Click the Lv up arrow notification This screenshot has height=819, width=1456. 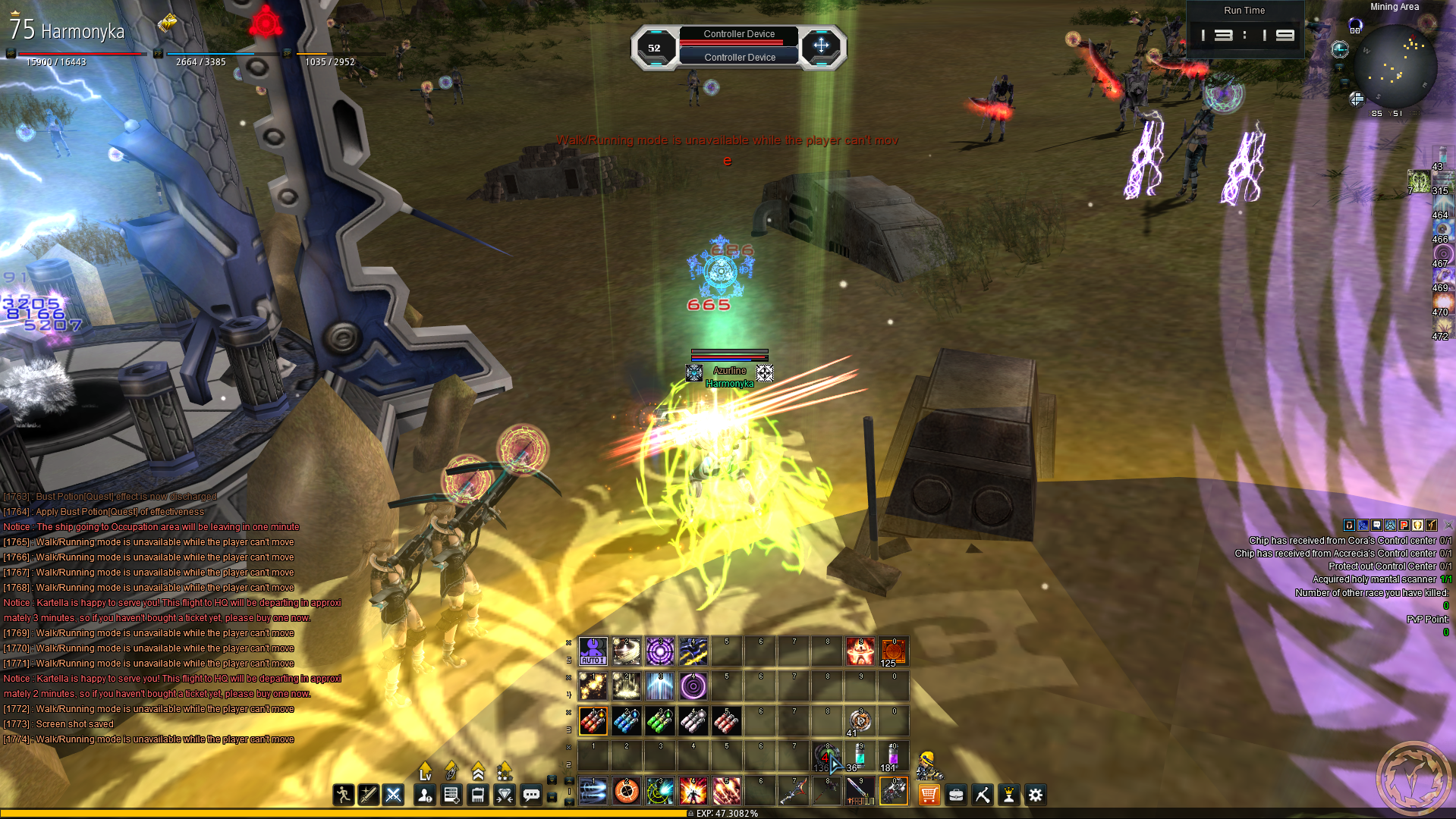point(425,771)
